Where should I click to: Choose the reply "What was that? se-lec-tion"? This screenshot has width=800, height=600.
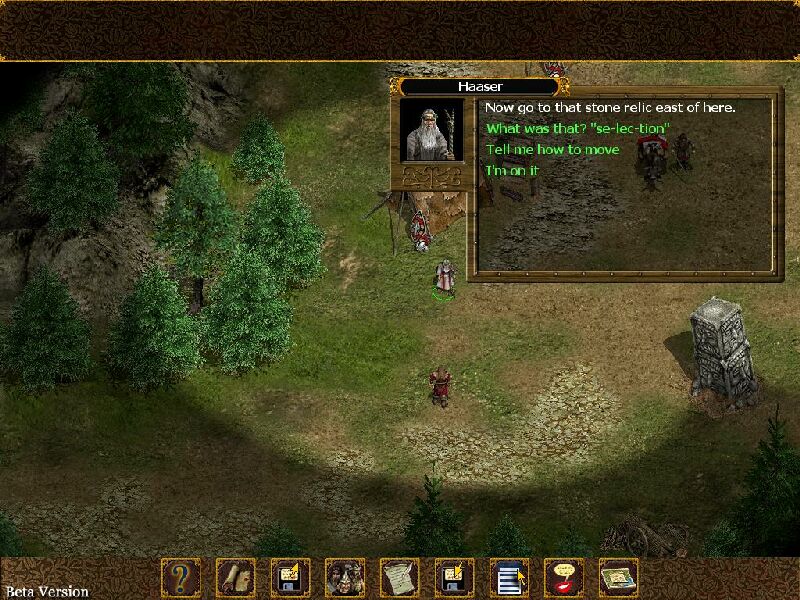click(577, 129)
